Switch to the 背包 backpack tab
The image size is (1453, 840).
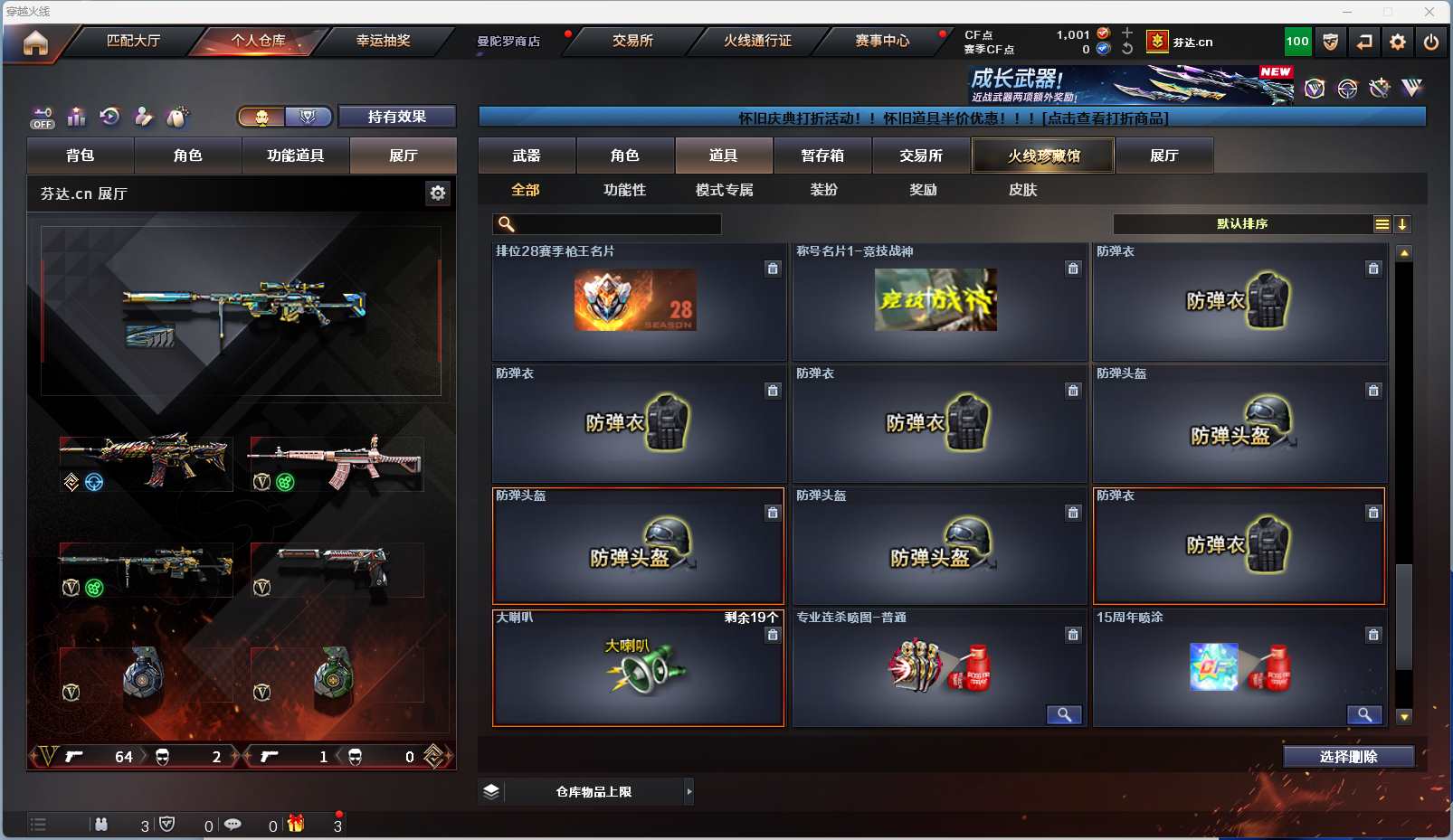[81, 156]
